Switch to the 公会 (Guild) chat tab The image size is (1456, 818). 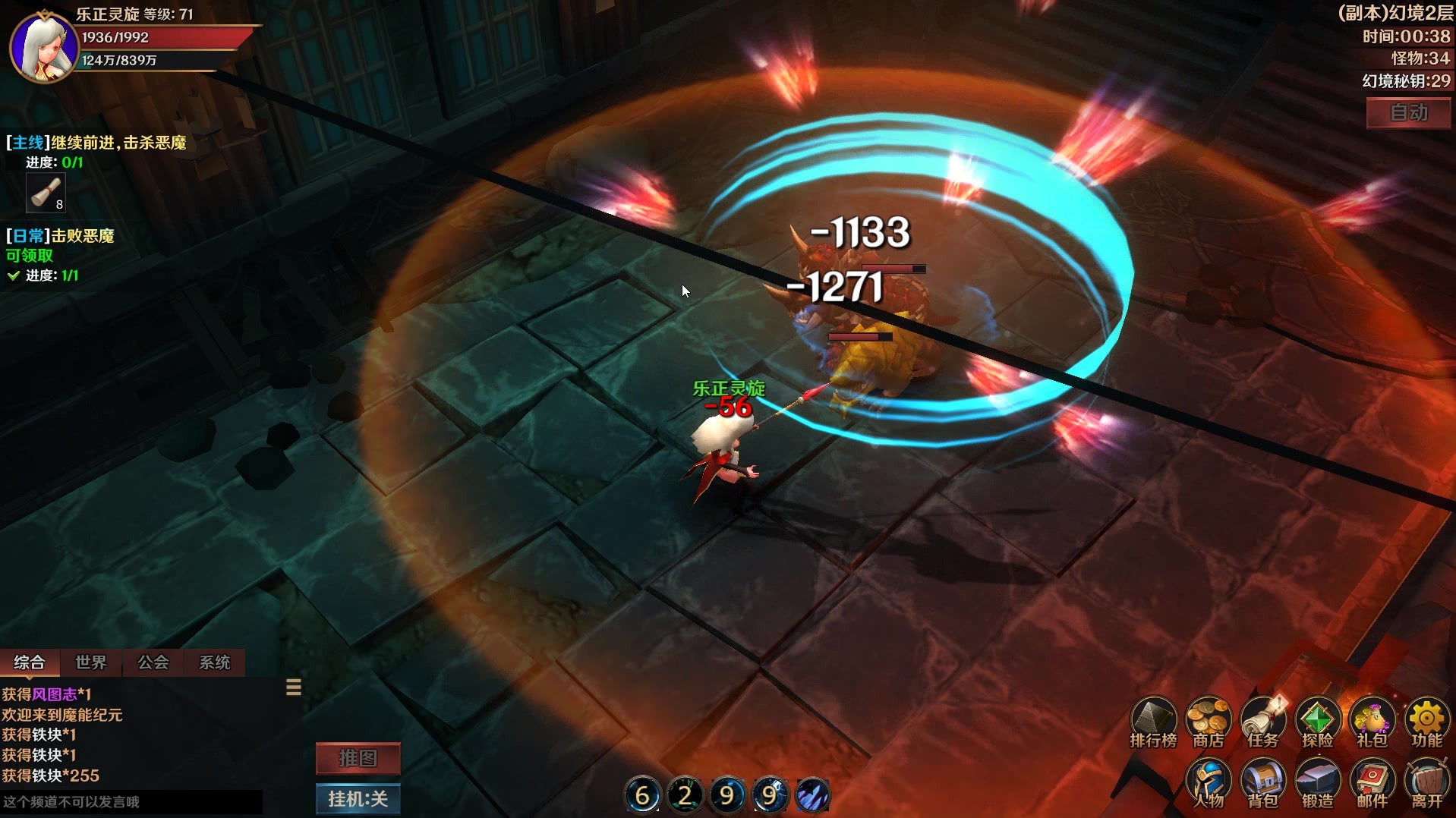[x=152, y=662]
